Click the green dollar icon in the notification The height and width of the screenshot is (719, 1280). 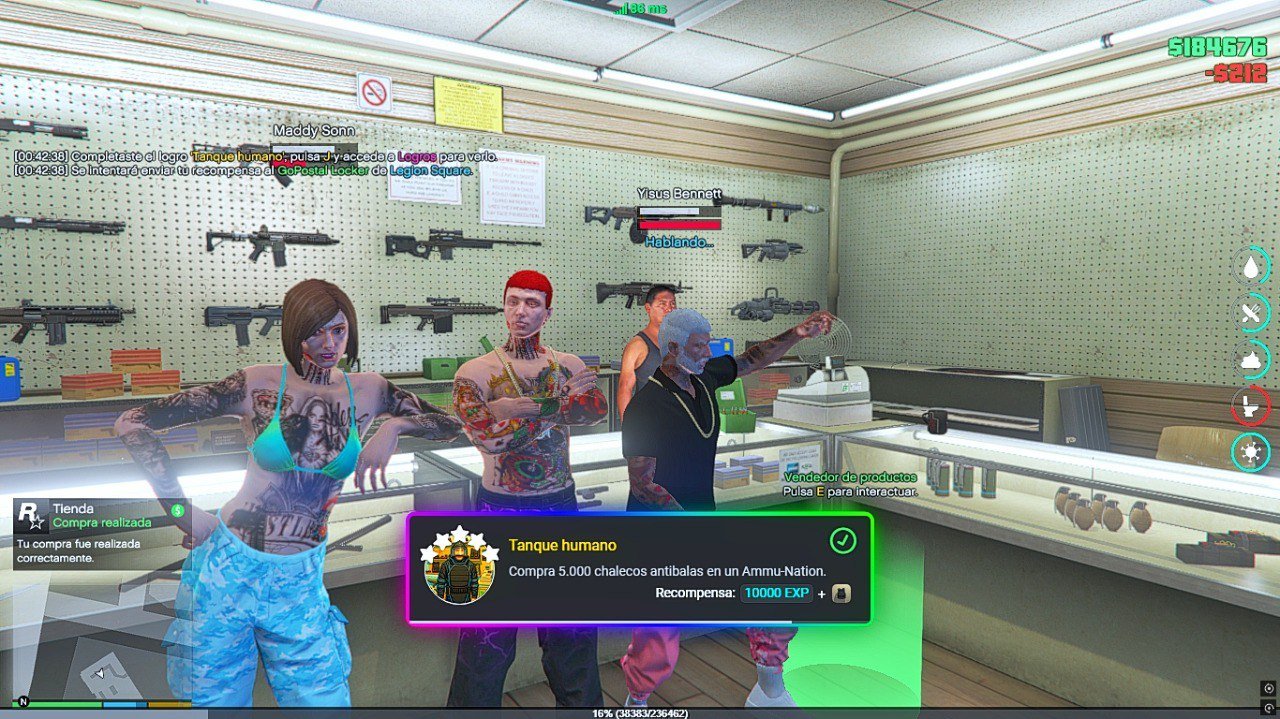pos(177,510)
